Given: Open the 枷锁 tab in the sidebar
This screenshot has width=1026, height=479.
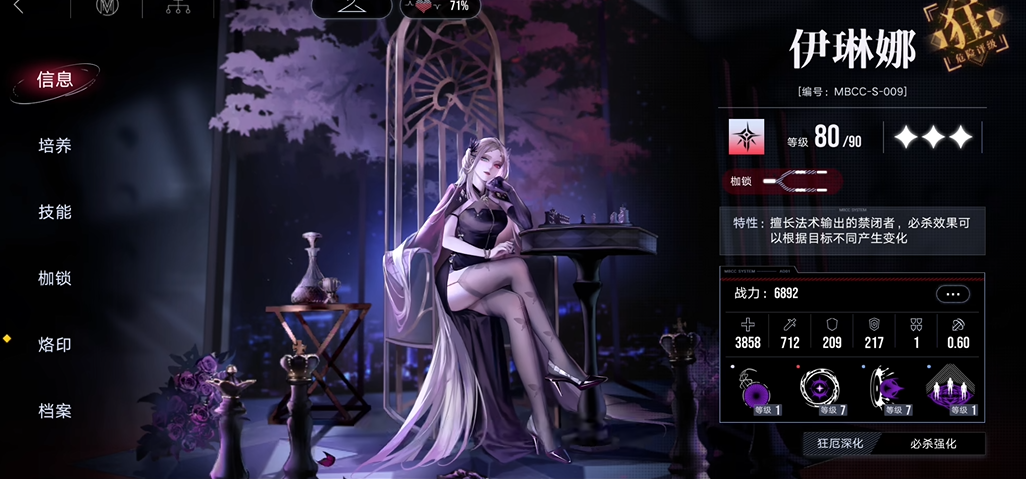Looking at the screenshot, I should click(55, 278).
